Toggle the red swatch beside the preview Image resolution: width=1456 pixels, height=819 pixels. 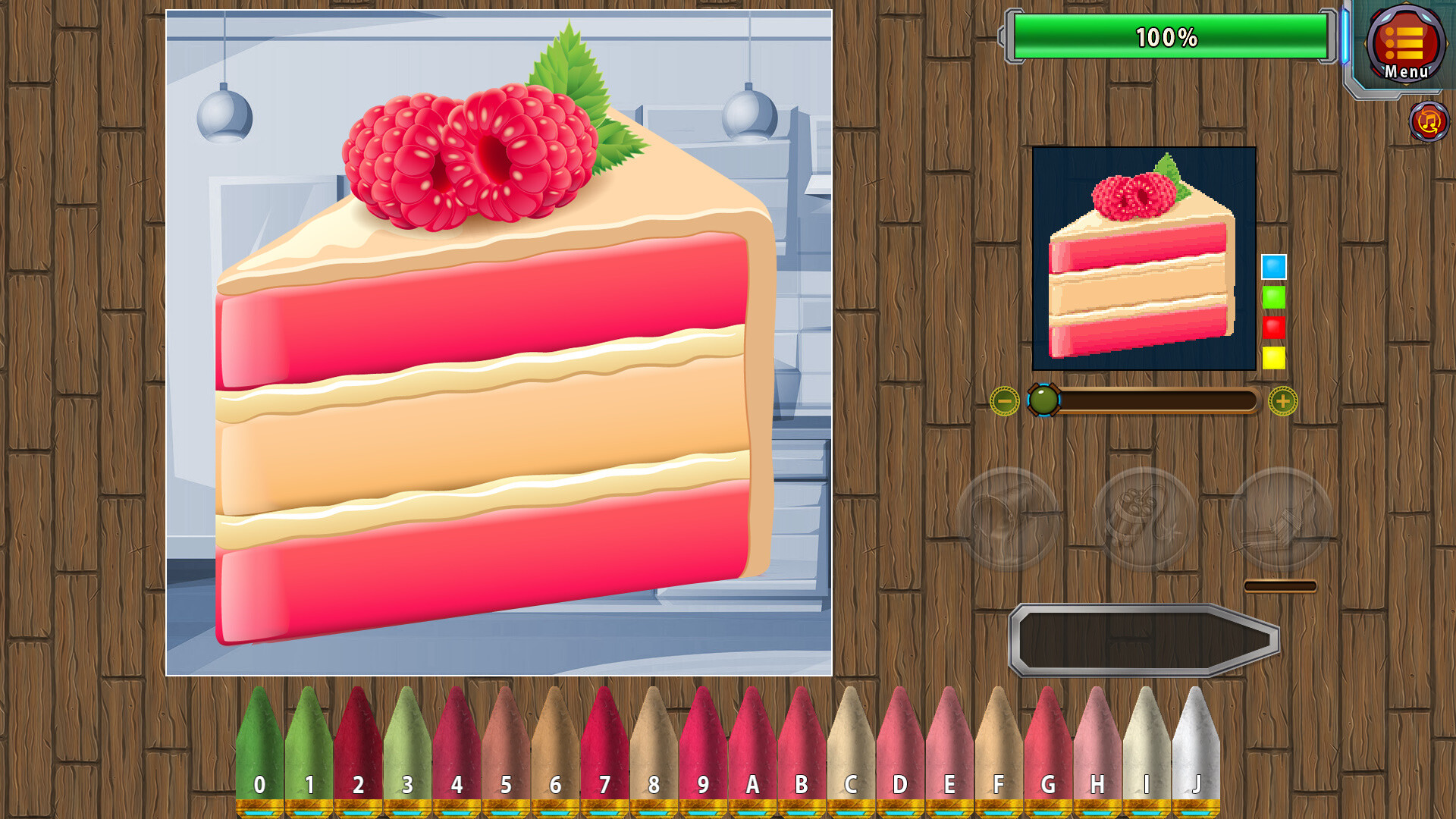(1273, 326)
